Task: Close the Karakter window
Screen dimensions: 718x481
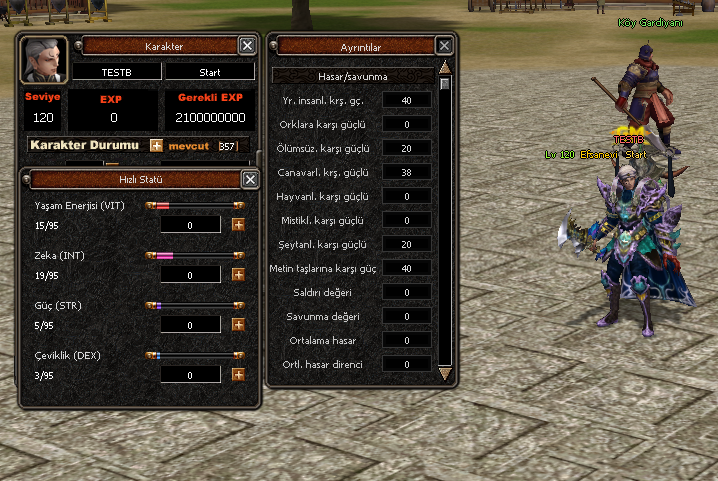Action: tap(247, 45)
